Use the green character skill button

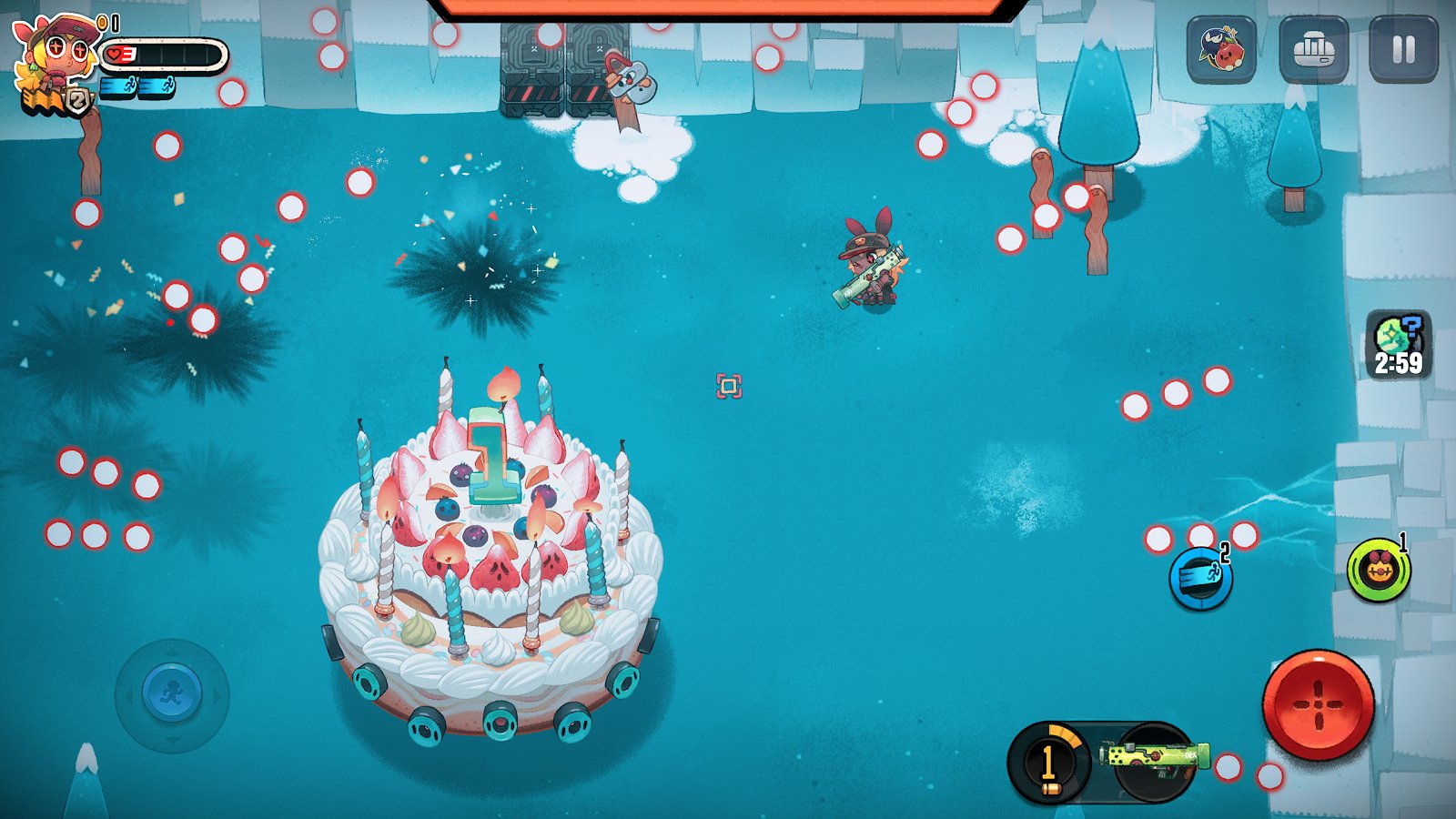pos(1379,571)
